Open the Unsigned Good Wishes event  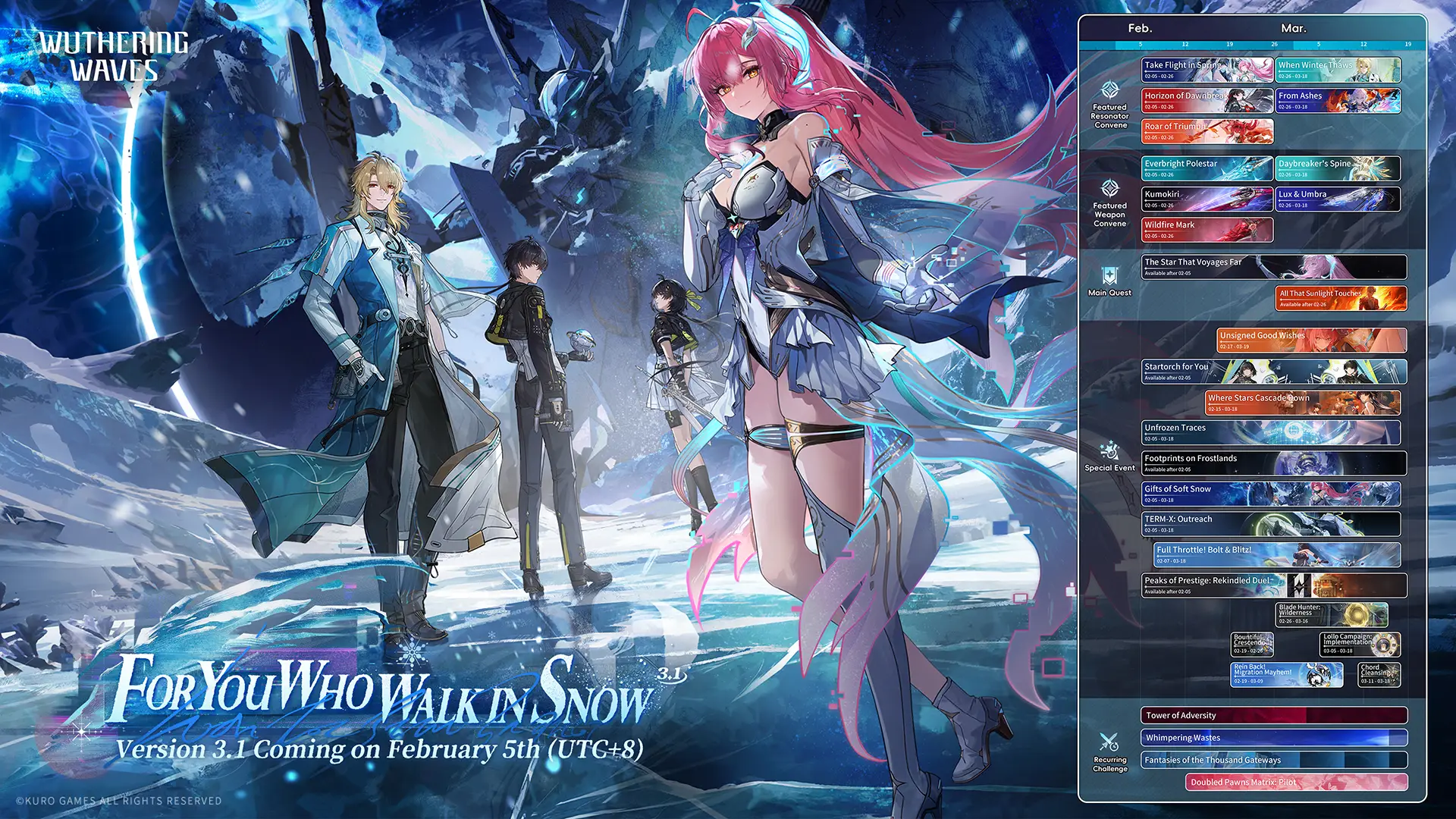coord(1311,340)
